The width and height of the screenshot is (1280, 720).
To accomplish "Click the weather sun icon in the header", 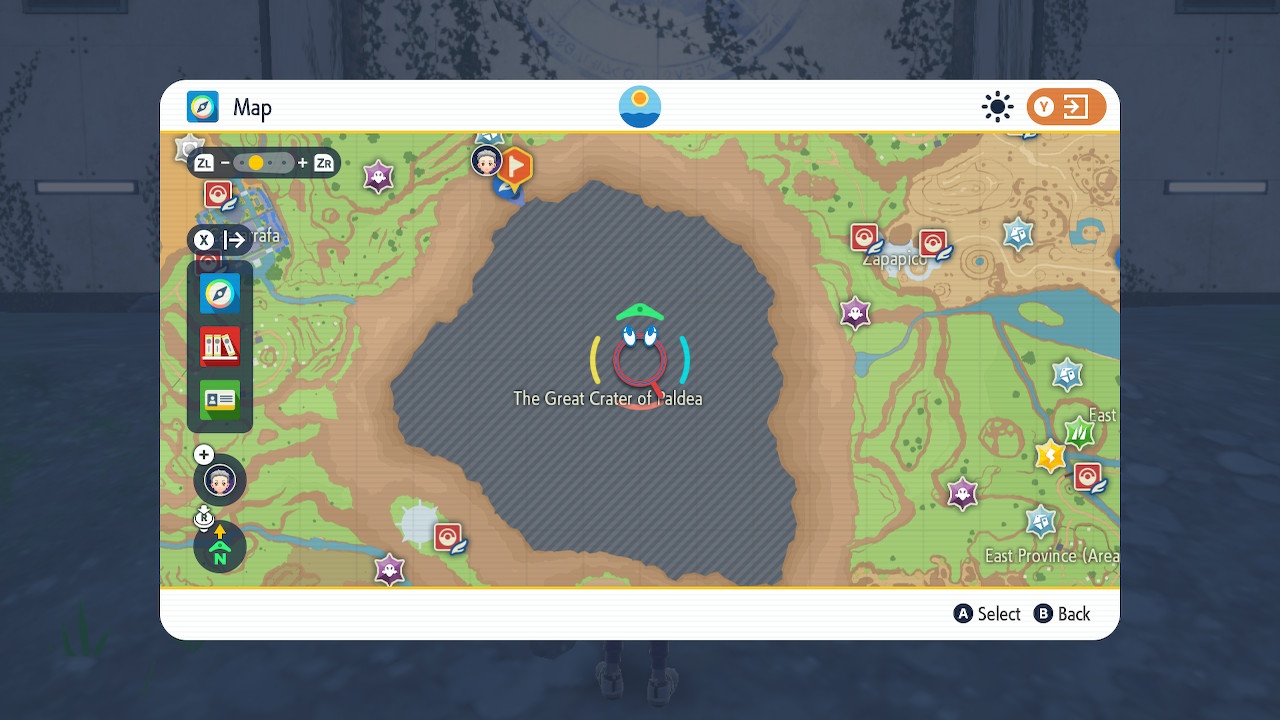I will tap(997, 107).
